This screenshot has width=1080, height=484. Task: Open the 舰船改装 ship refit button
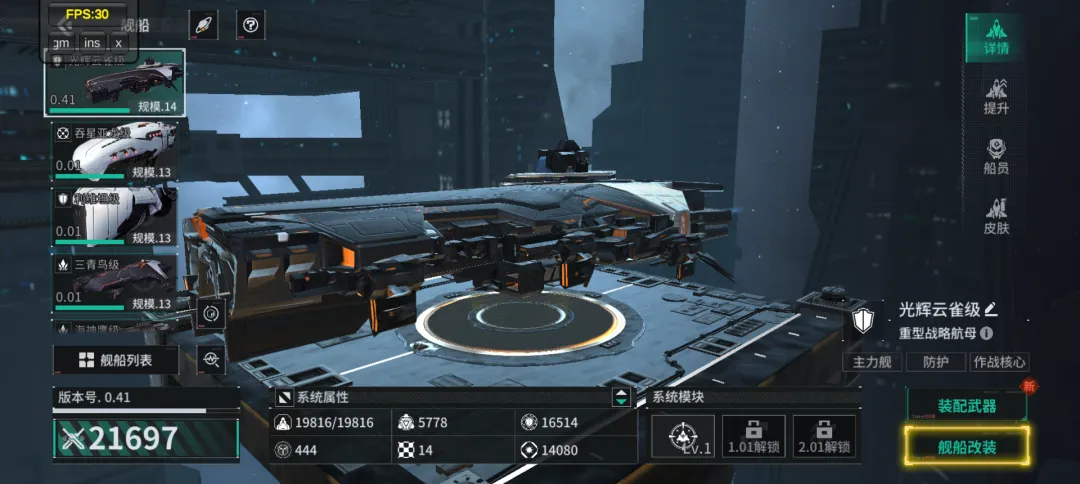pyautogui.click(x=966, y=446)
